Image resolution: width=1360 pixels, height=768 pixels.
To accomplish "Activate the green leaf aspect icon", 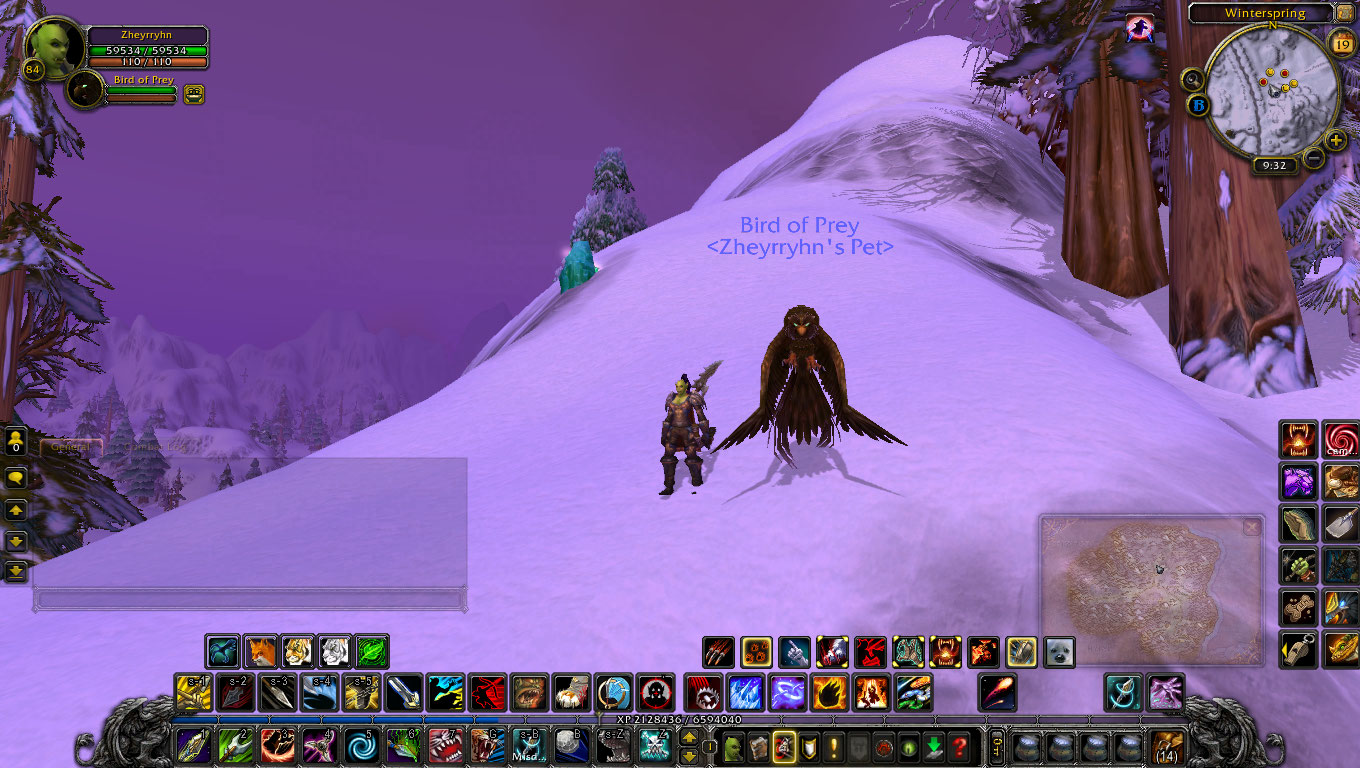I will (371, 652).
